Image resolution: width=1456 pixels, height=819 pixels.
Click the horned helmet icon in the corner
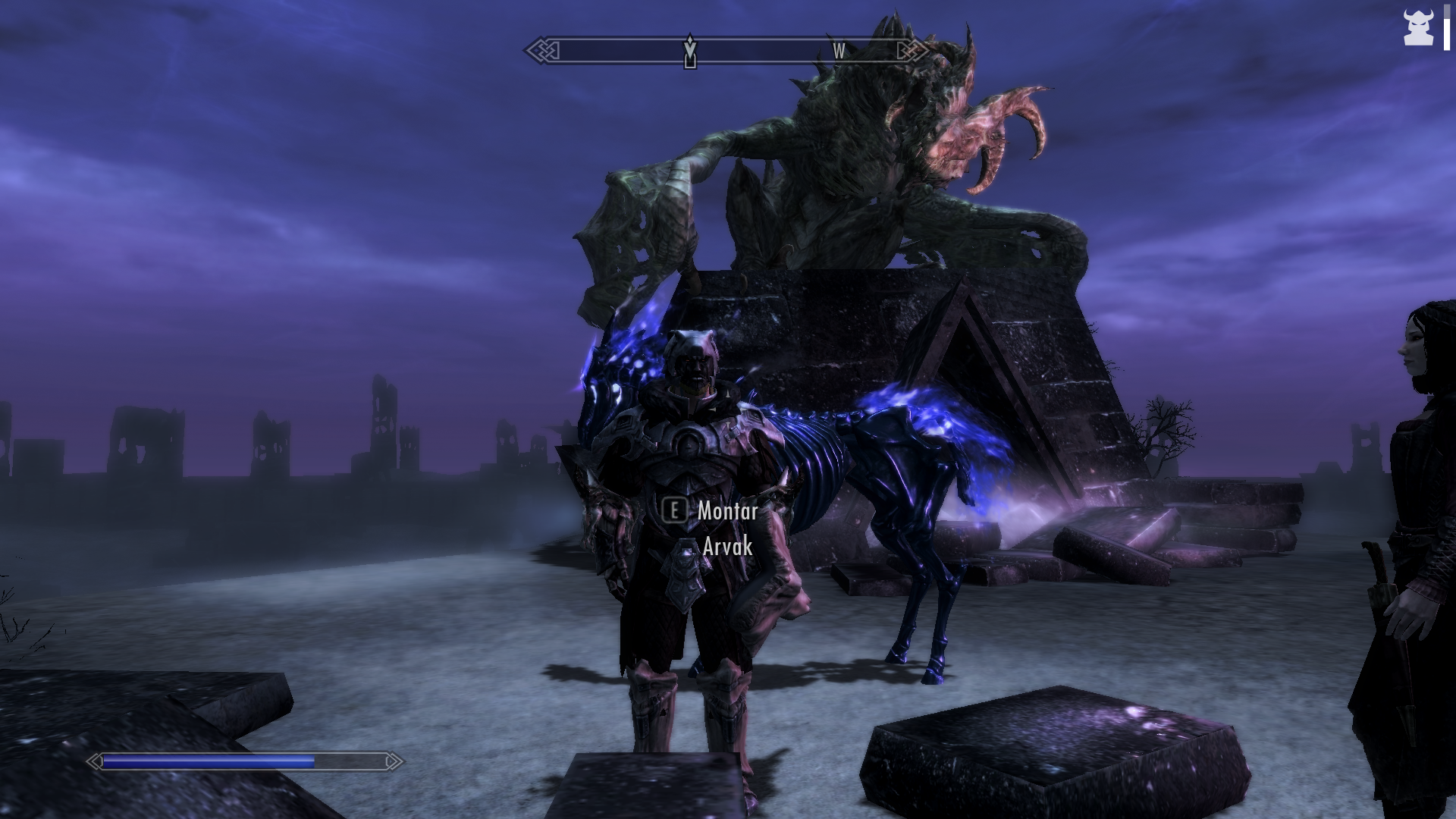coord(1417,28)
